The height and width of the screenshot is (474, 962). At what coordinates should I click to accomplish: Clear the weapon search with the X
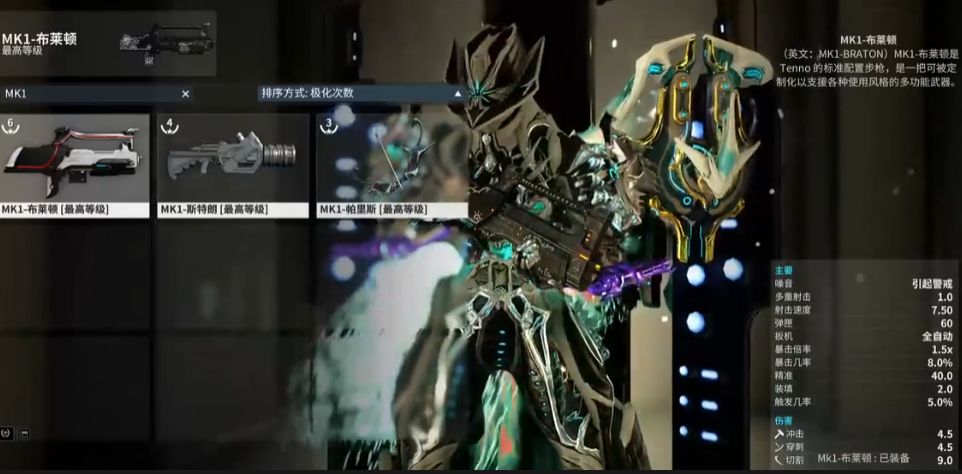click(185, 93)
